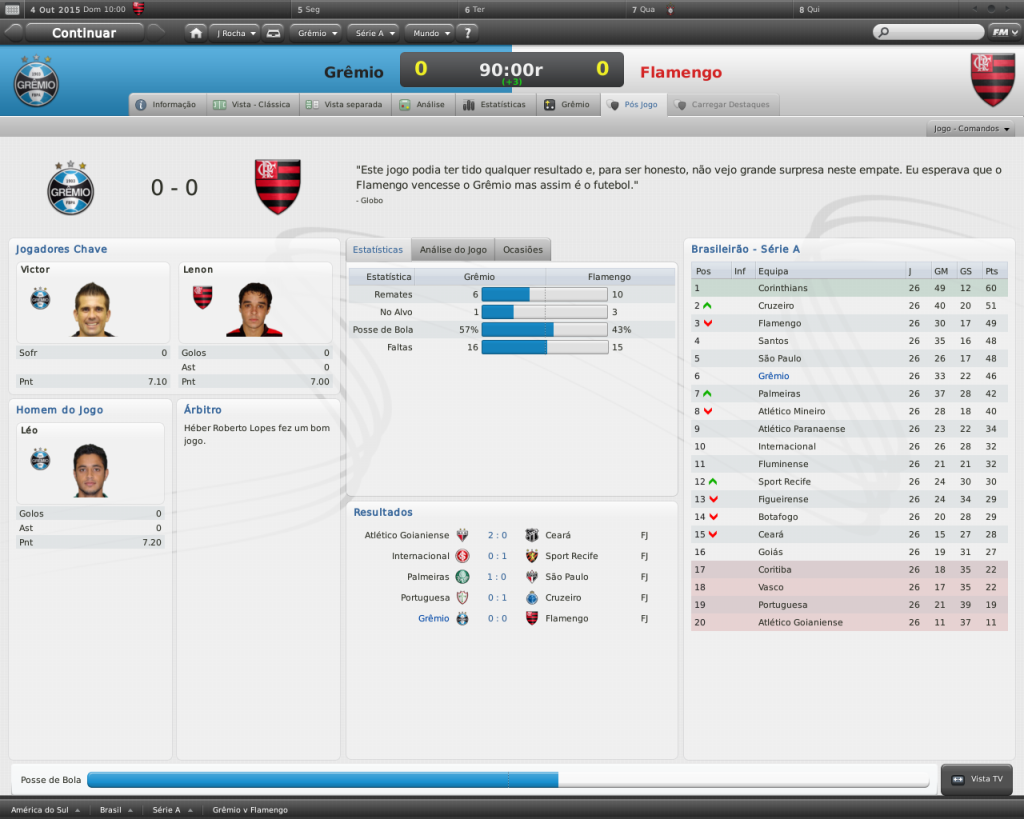Open the Mundo dropdown menu
Viewport: 1024px width, 819px height.
click(430, 33)
